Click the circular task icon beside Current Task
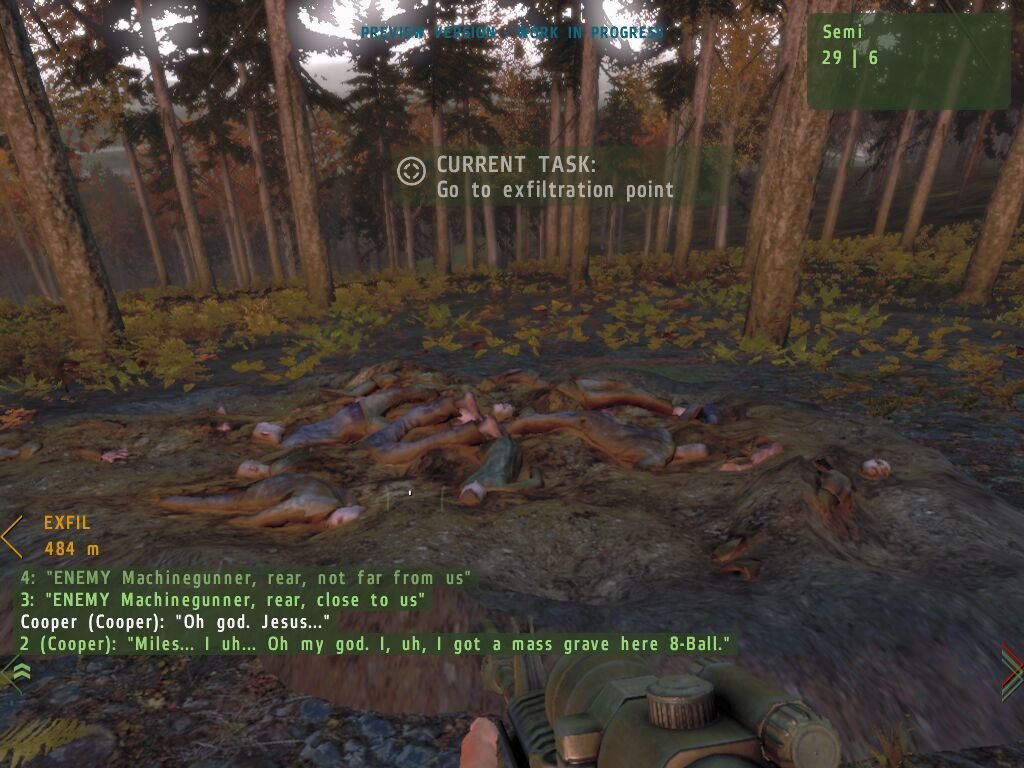This screenshot has width=1024, height=768. pos(411,171)
